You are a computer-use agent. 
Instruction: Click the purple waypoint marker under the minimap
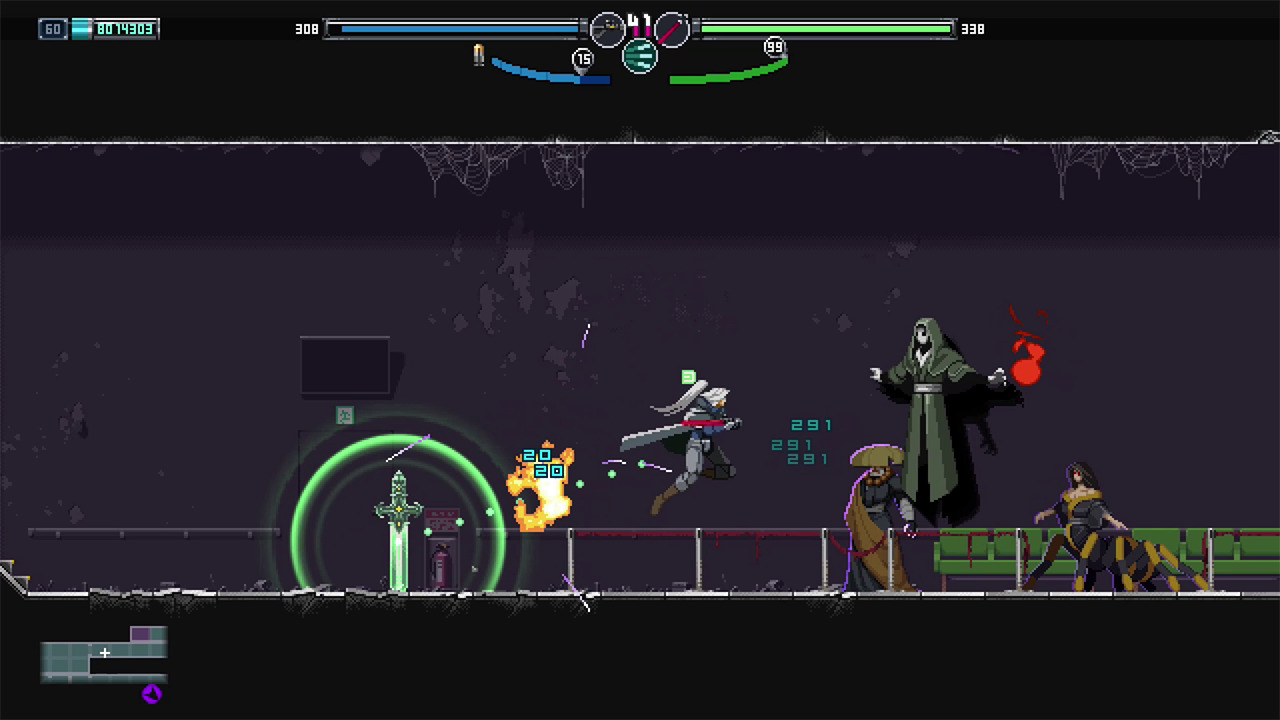pos(151,695)
